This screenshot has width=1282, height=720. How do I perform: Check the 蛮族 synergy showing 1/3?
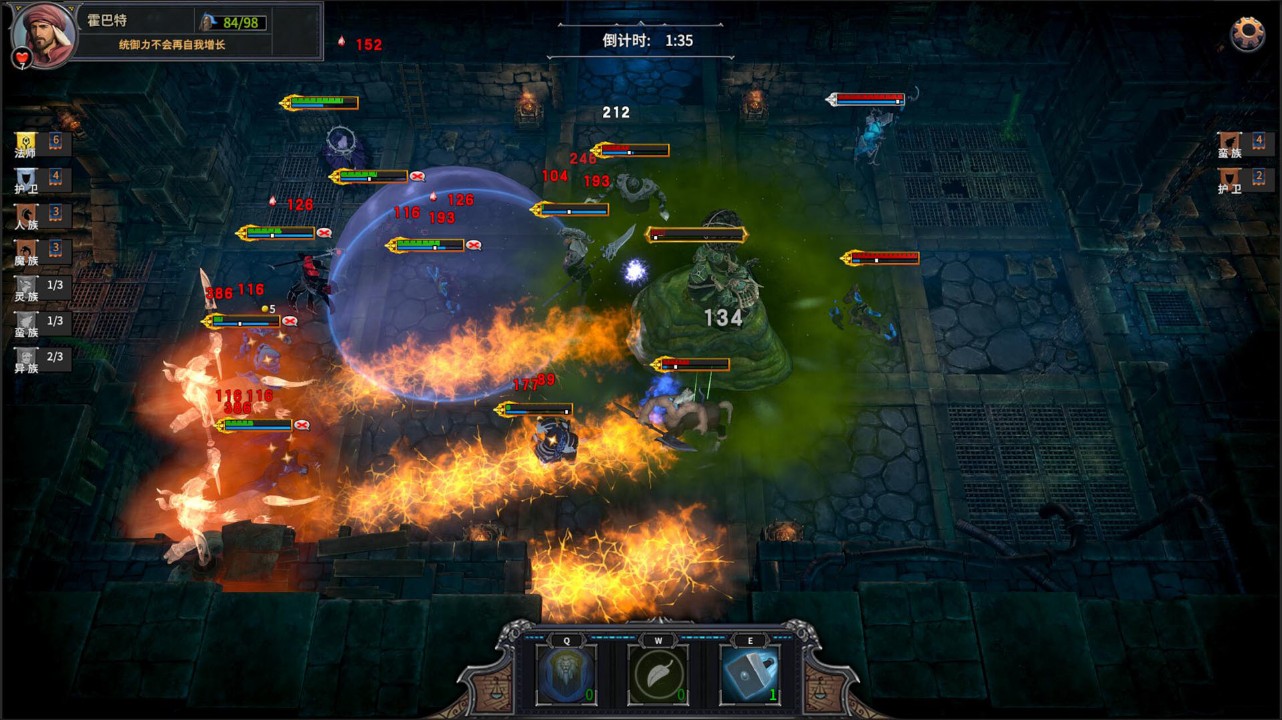pos(40,323)
